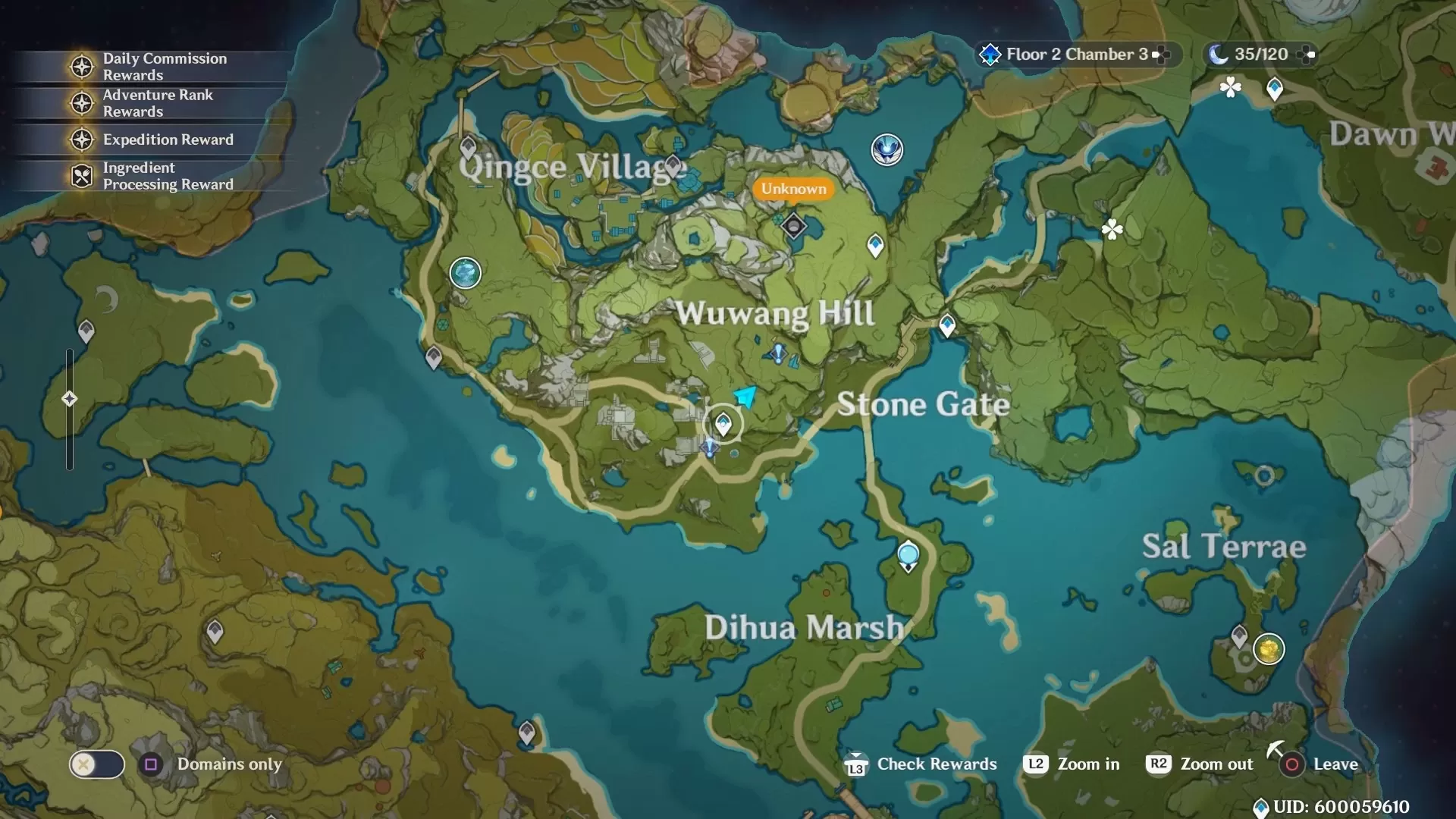1456x819 pixels.
Task: Select the diamond domain icon under Unknown
Action: pyautogui.click(x=793, y=225)
